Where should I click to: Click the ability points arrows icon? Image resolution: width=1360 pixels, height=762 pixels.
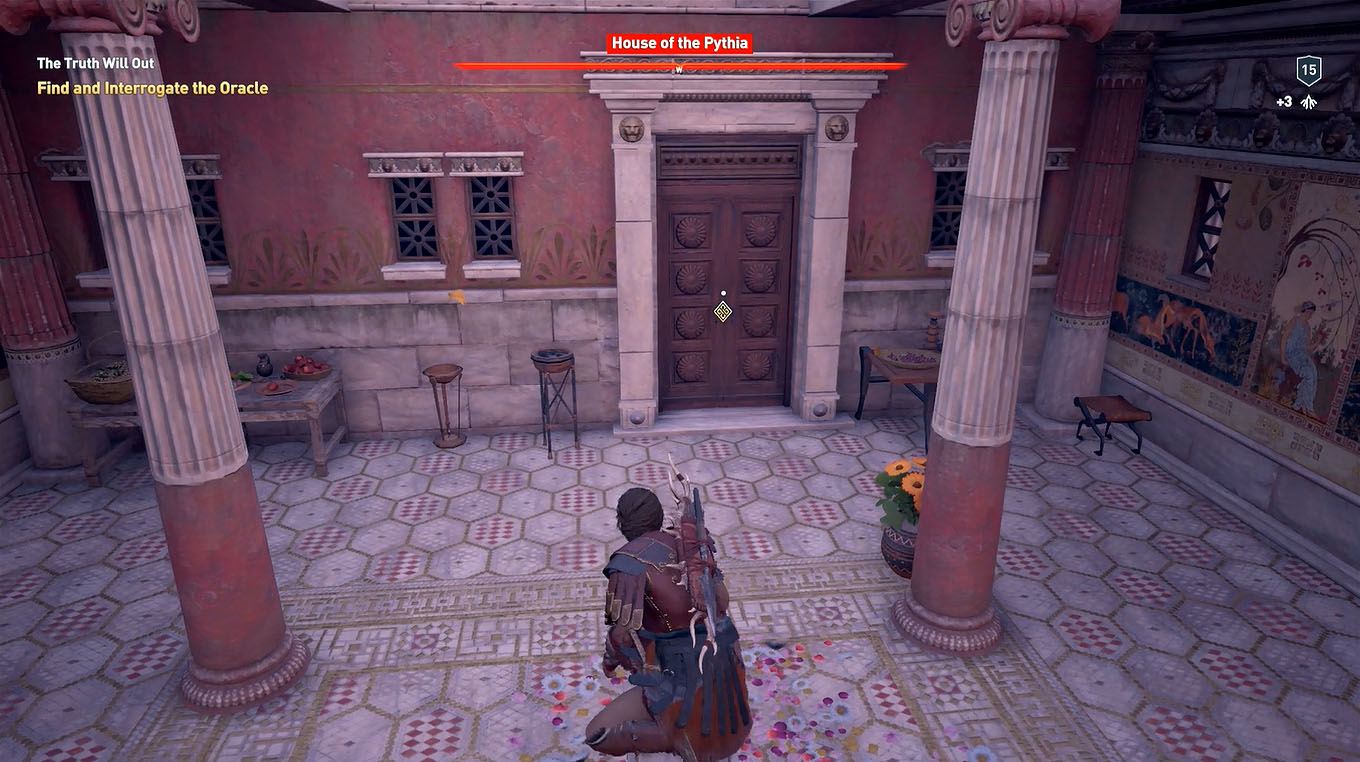click(x=1308, y=101)
